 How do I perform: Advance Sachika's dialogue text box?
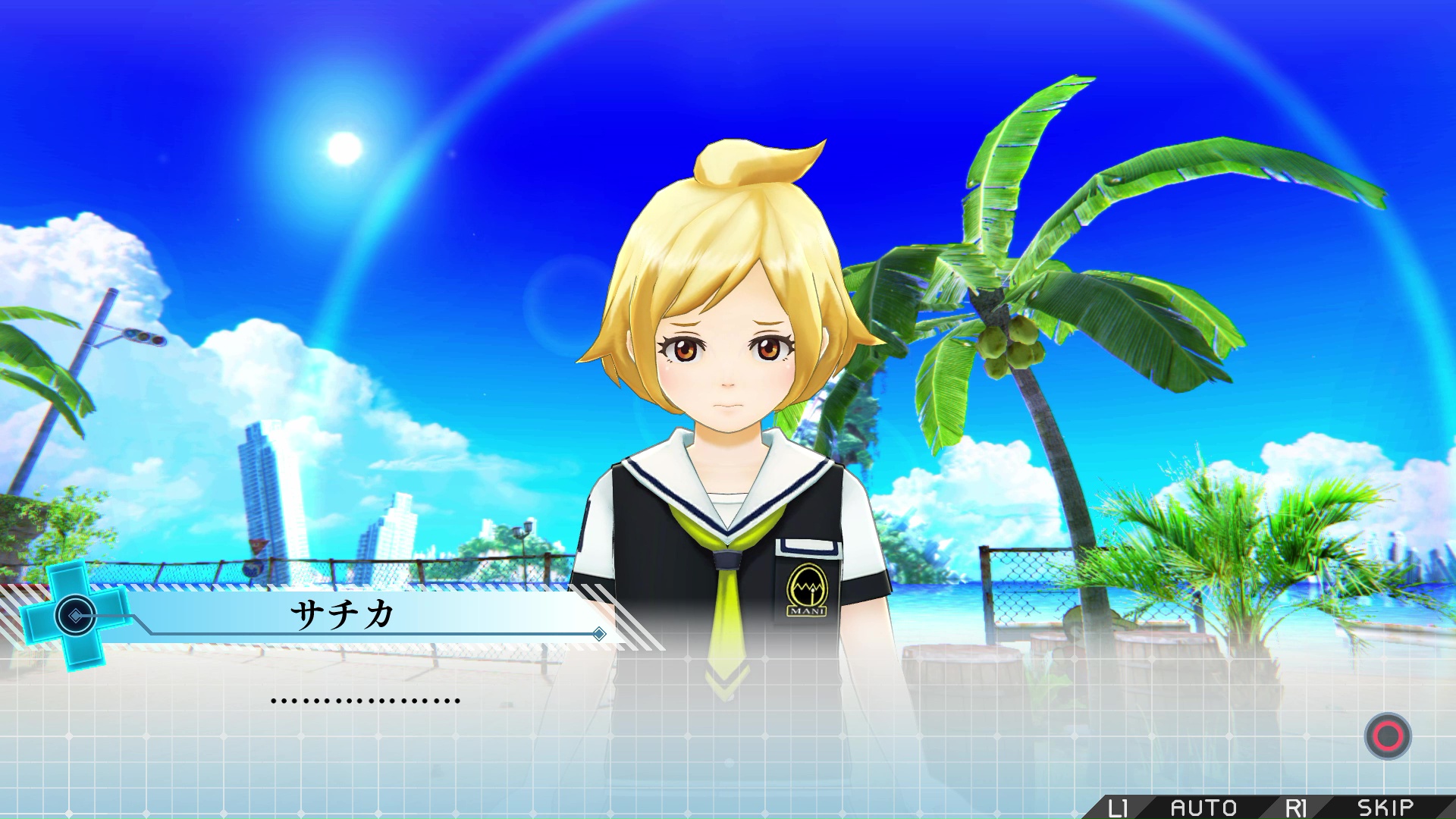click(x=1387, y=736)
